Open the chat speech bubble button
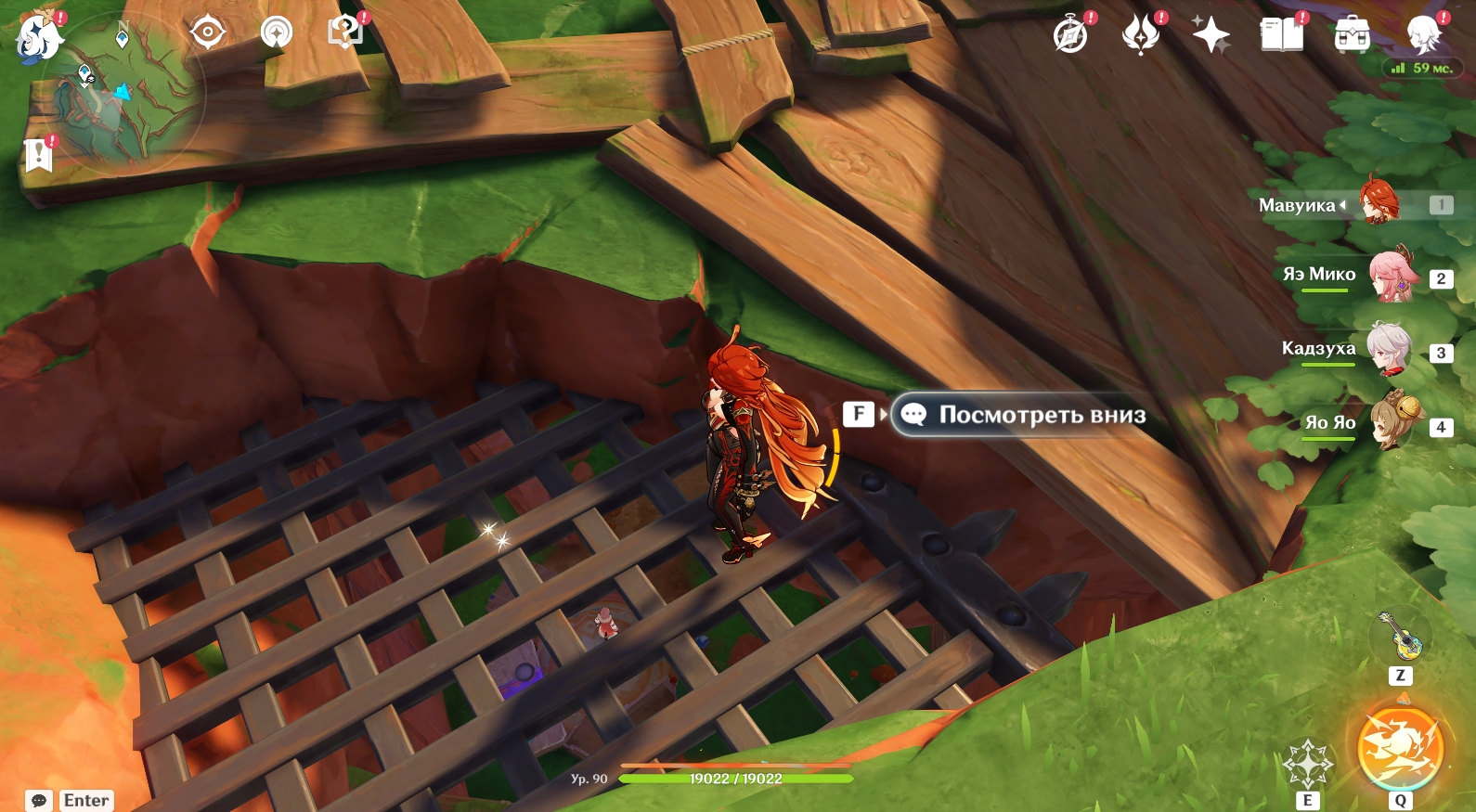 pyautogui.click(x=39, y=800)
